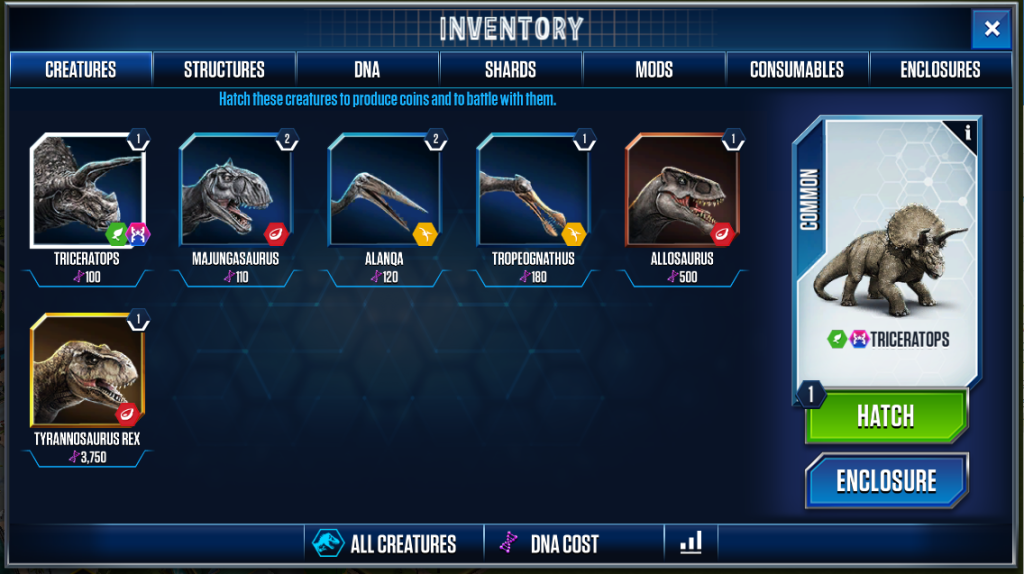Select the Allosaurus creature card
This screenshot has height=574, width=1024.
pos(682,193)
